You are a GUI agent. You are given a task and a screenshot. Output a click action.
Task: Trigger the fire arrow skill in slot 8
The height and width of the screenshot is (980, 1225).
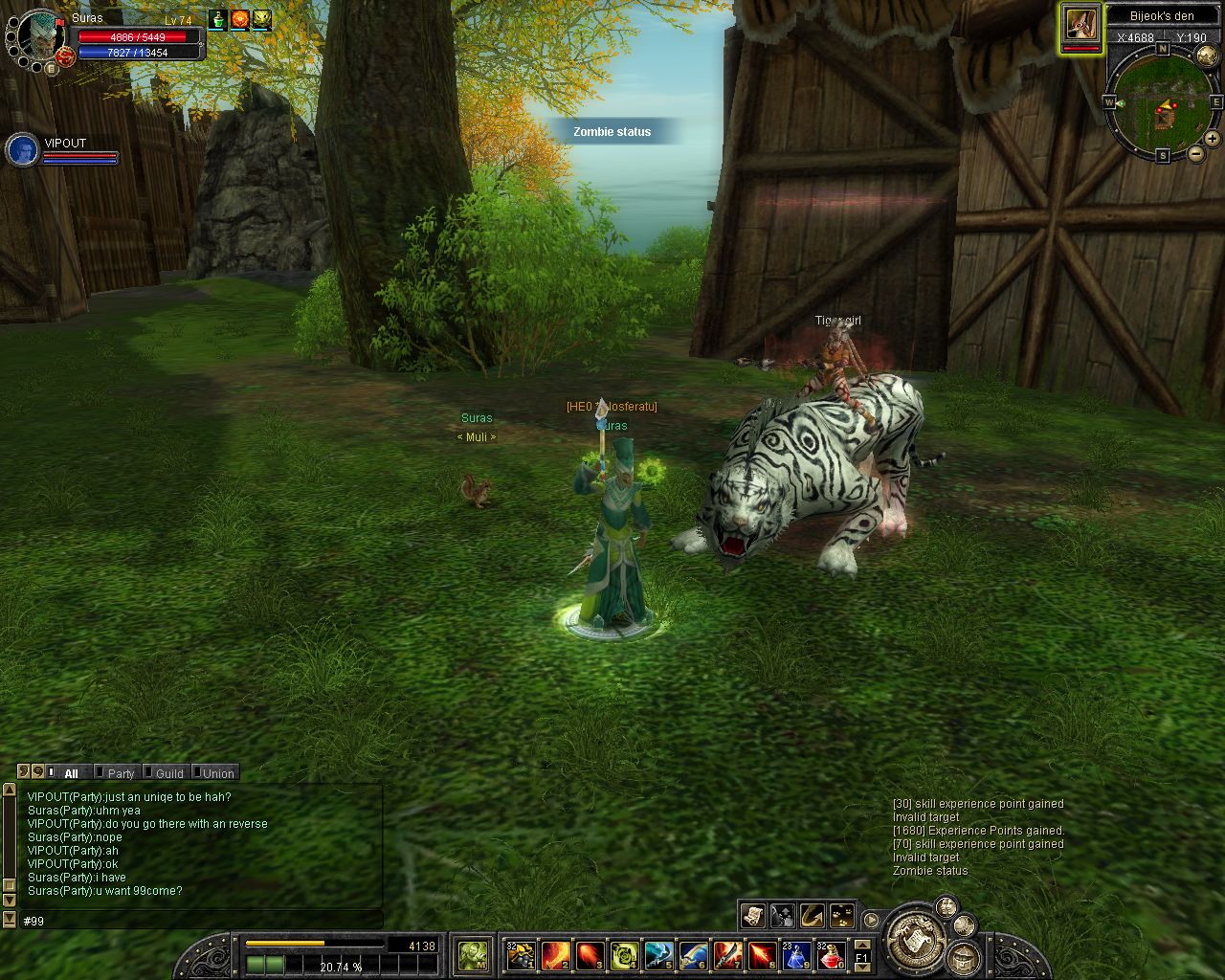(762, 954)
